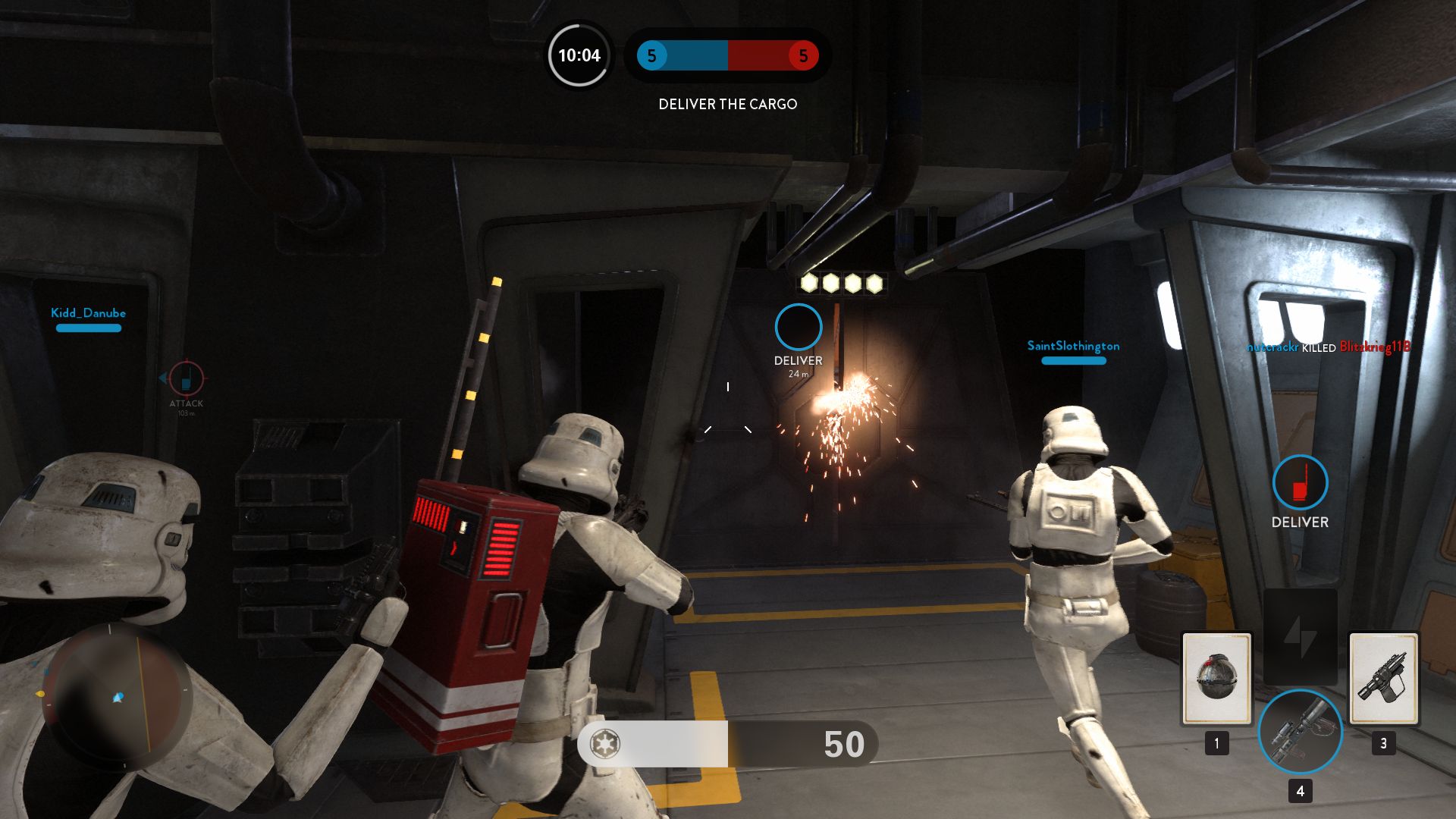Screen dimensions: 1456x819
Task: Click the ATTACK objective marker
Action: pyautogui.click(x=186, y=378)
